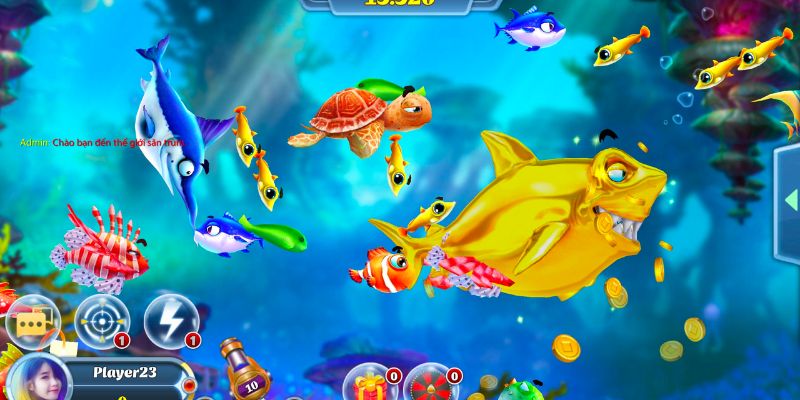Screen dimensions: 800x400
Task: Activate the crosshair target-lock skill
Action: click(101, 321)
